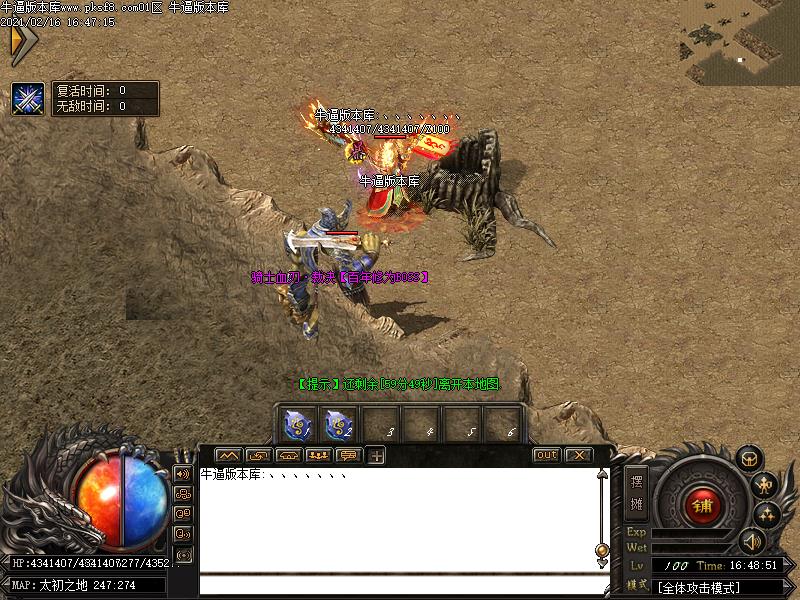Image resolution: width=800 pixels, height=600 pixels.
Task: Type in the chat input field
Action: point(400,586)
